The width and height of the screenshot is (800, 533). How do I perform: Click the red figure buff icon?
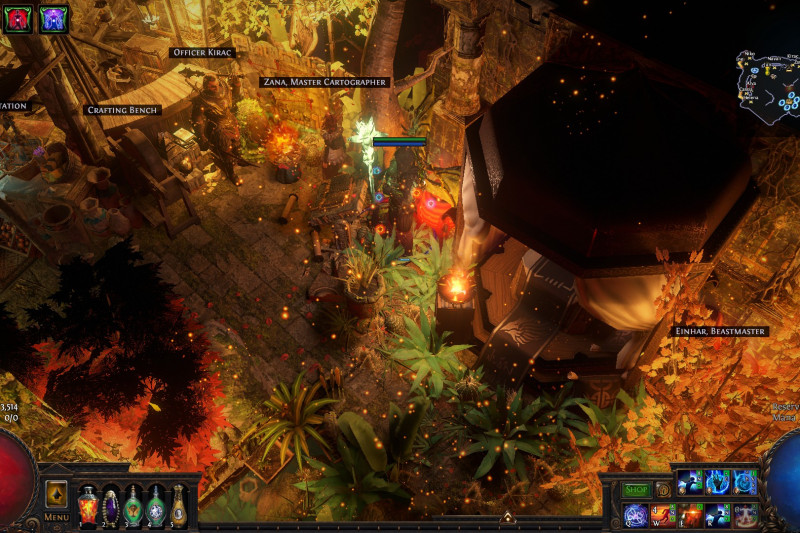pos(19,17)
